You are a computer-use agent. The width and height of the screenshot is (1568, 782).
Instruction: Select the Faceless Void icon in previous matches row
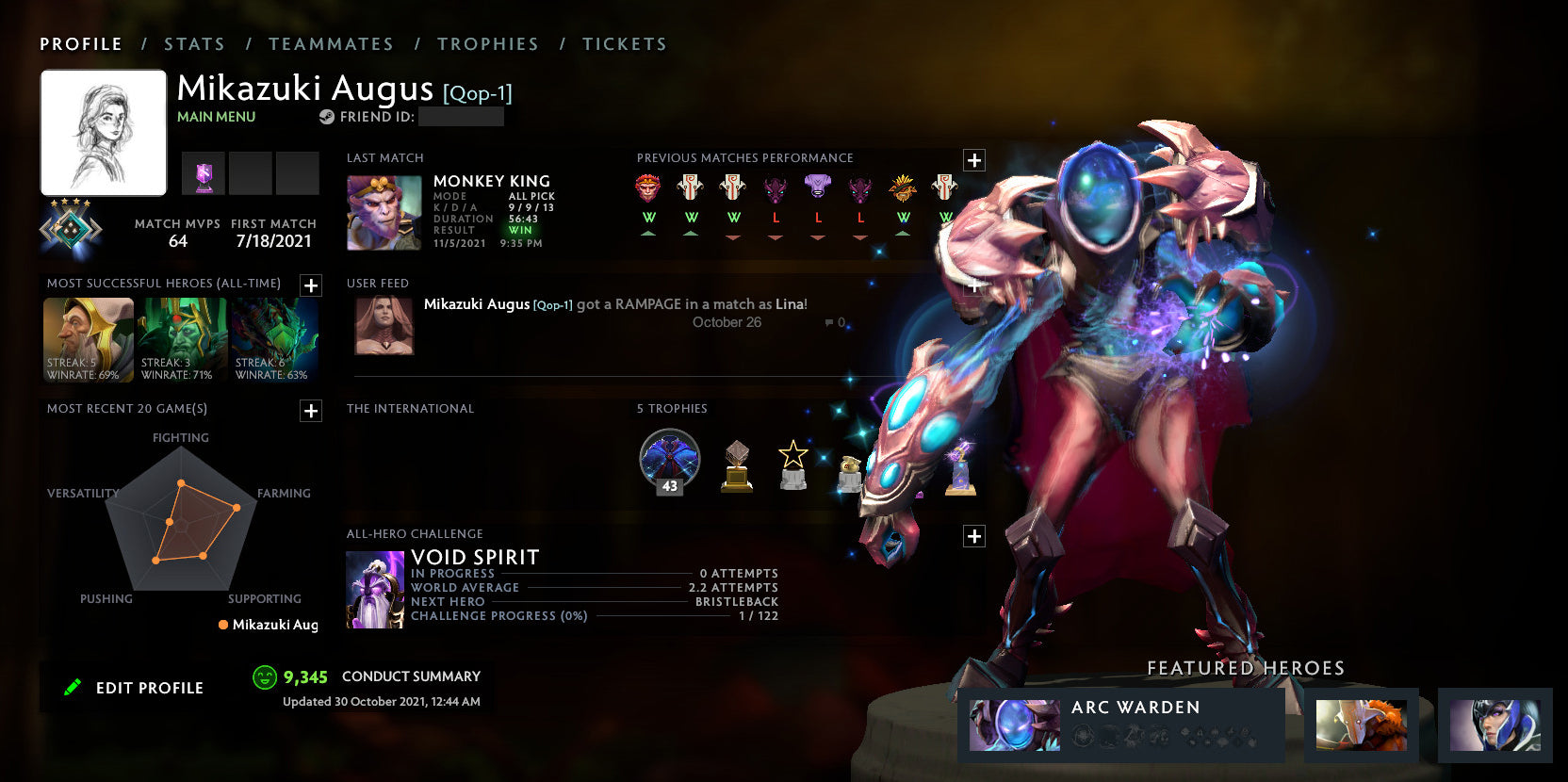click(x=818, y=187)
